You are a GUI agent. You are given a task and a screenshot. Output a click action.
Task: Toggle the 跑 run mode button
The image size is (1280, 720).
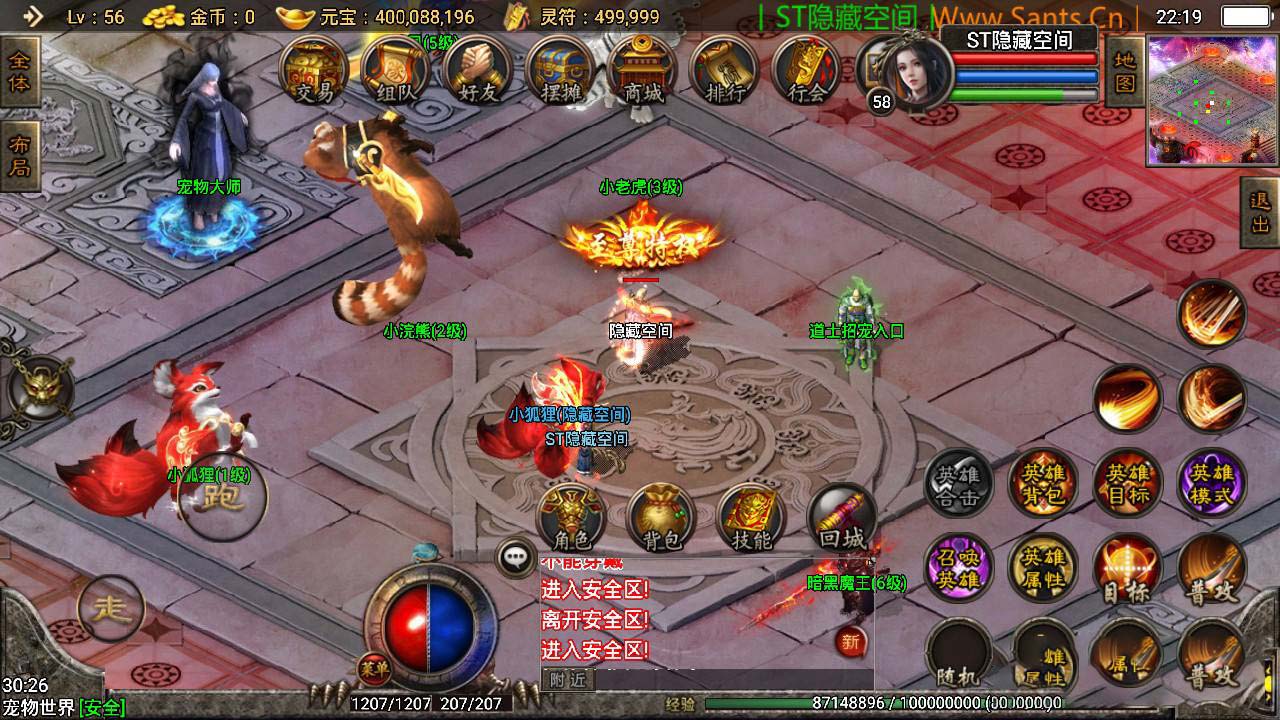(222, 497)
